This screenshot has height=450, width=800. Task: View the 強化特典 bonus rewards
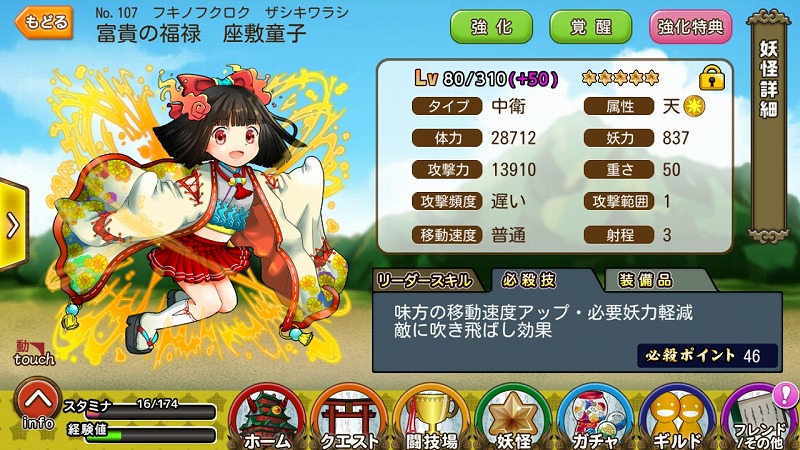coord(689,27)
